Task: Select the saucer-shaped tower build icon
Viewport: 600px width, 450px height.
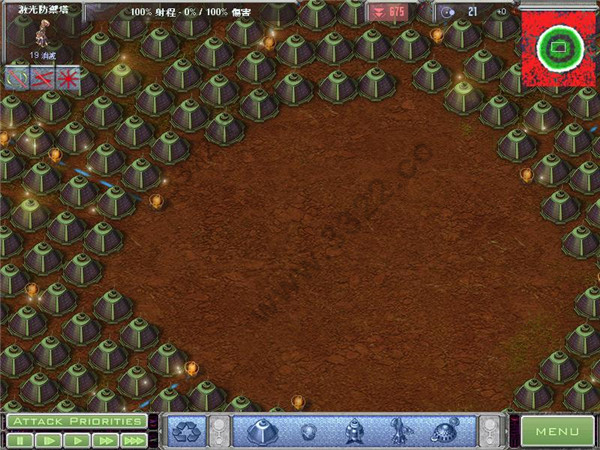Action: tap(444, 432)
